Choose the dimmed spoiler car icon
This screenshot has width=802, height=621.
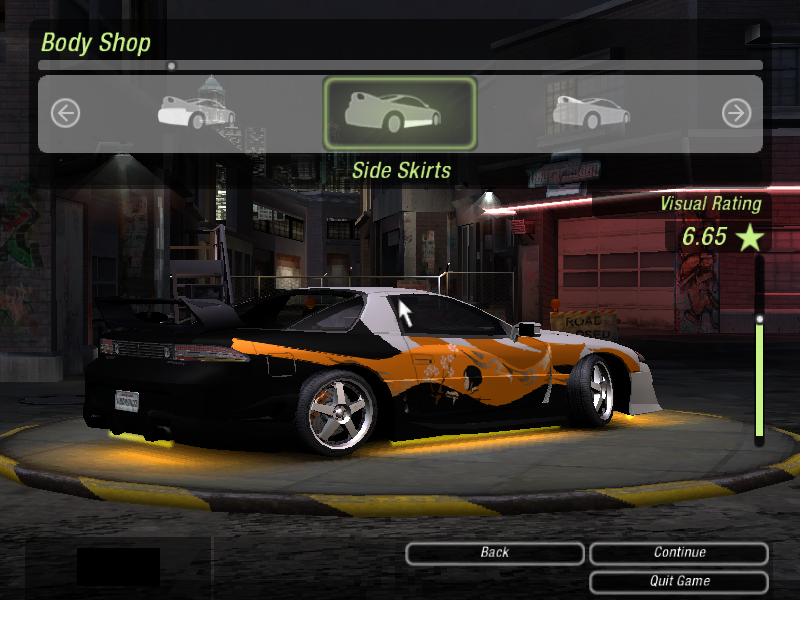tap(591, 112)
